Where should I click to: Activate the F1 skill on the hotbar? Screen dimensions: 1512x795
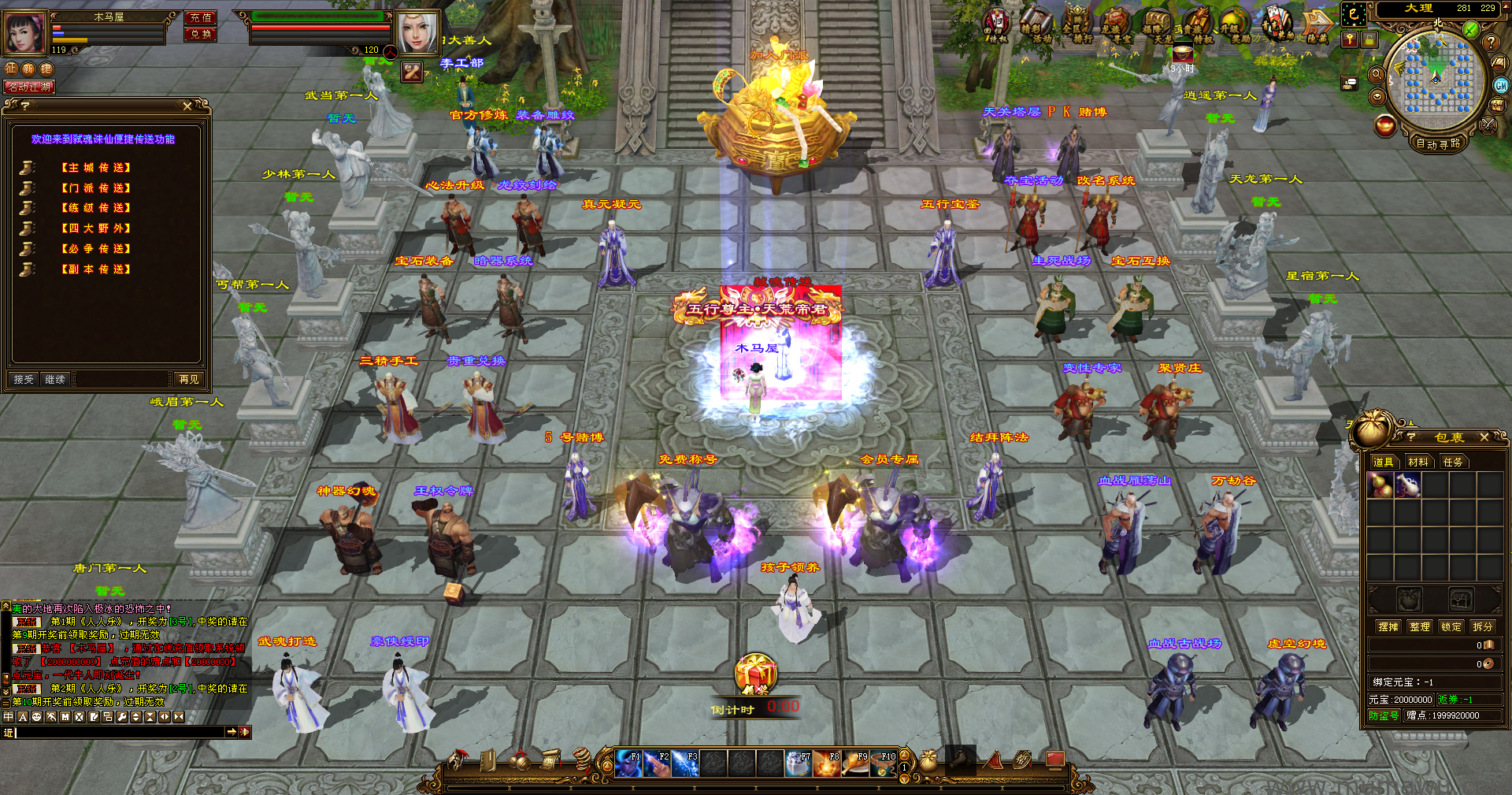(x=628, y=763)
